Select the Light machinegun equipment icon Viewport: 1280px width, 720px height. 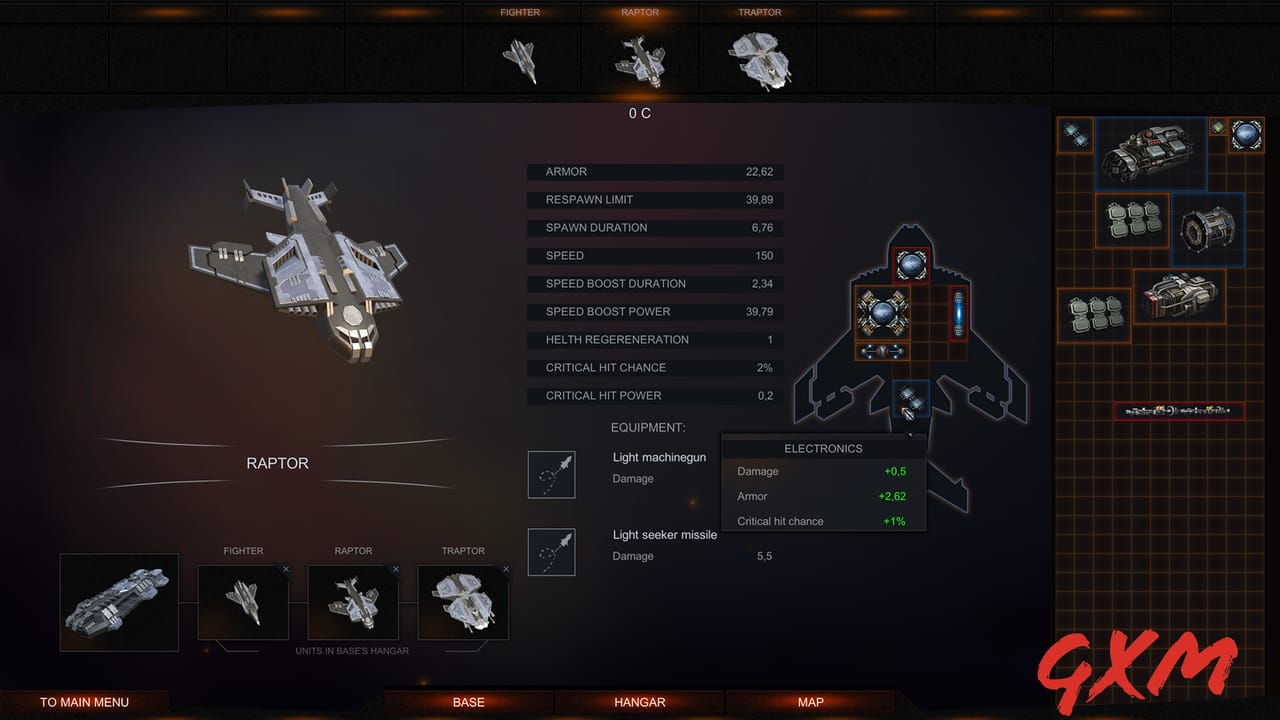click(x=551, y=474)
